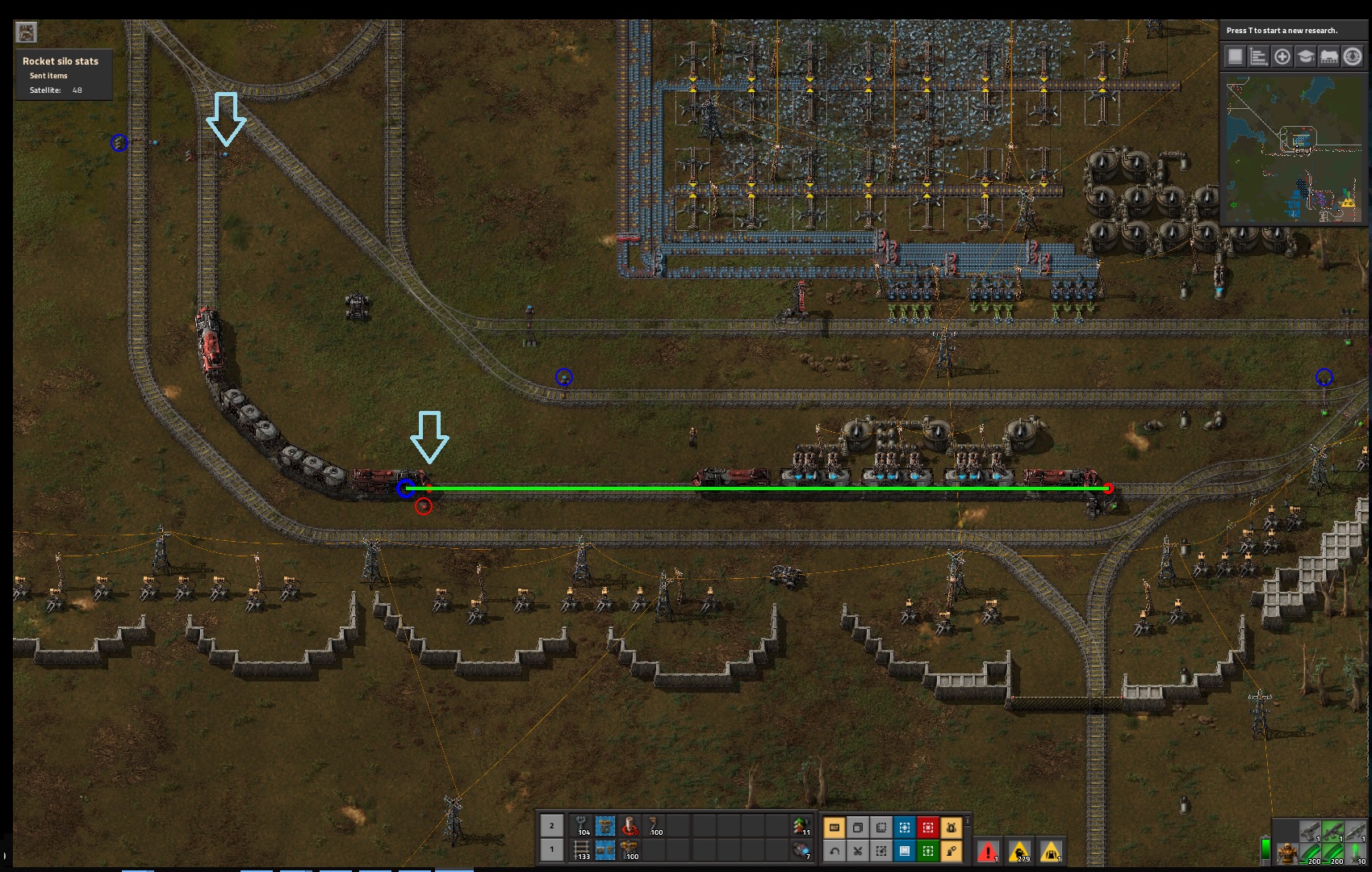This screenshot has height=872, width=1372.
Task: Click the undo shortcut icon
Action: 834,851
